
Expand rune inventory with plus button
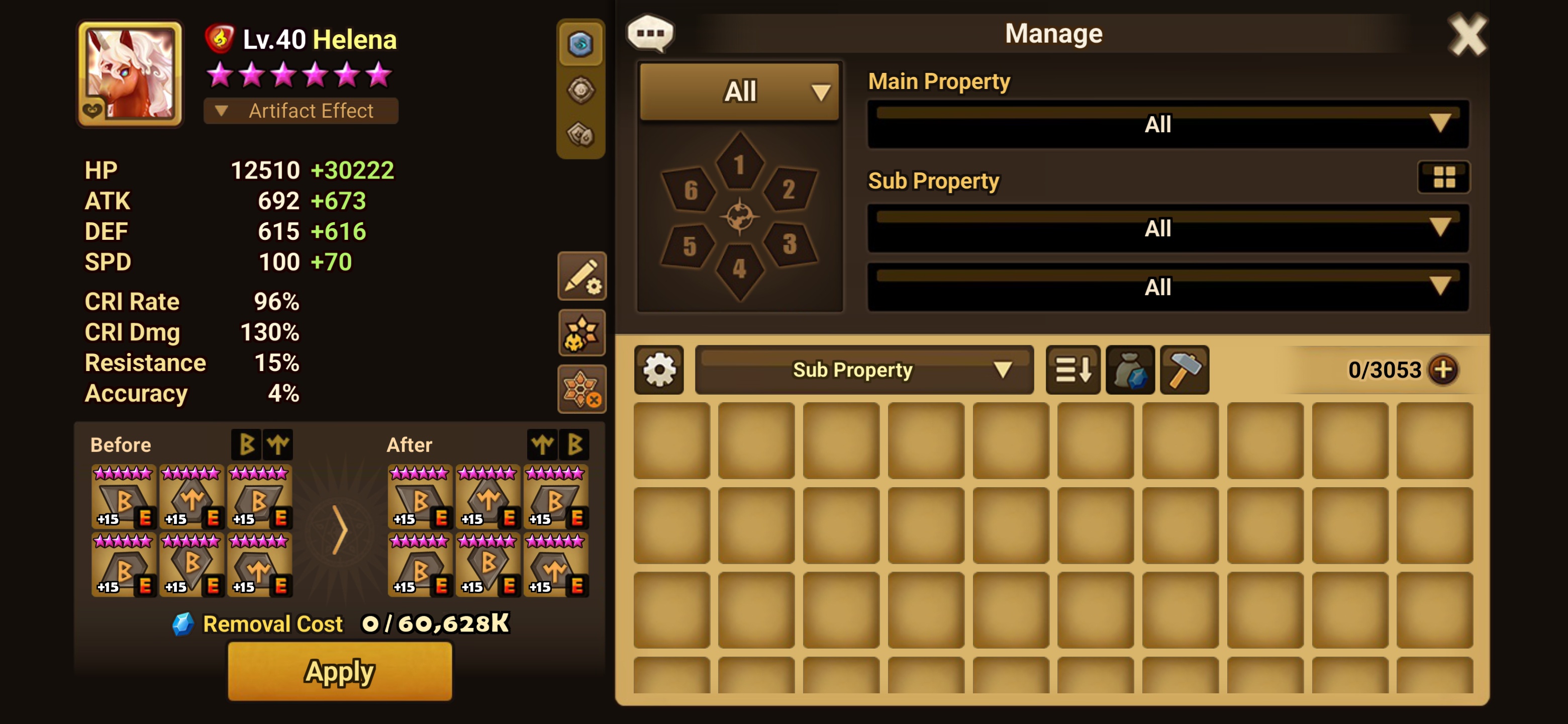point(1443,370)
